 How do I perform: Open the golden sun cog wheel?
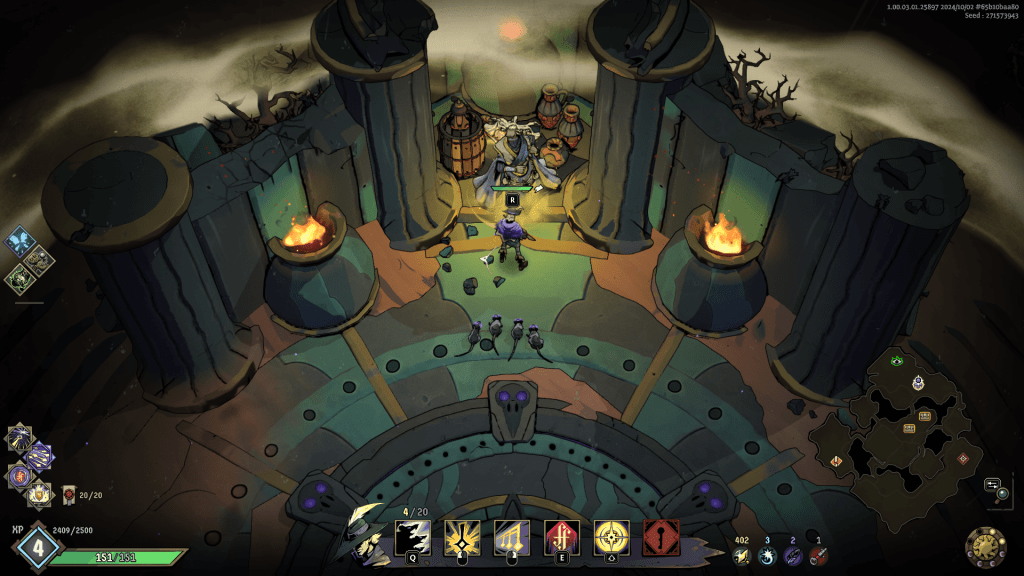coord(985,546)
